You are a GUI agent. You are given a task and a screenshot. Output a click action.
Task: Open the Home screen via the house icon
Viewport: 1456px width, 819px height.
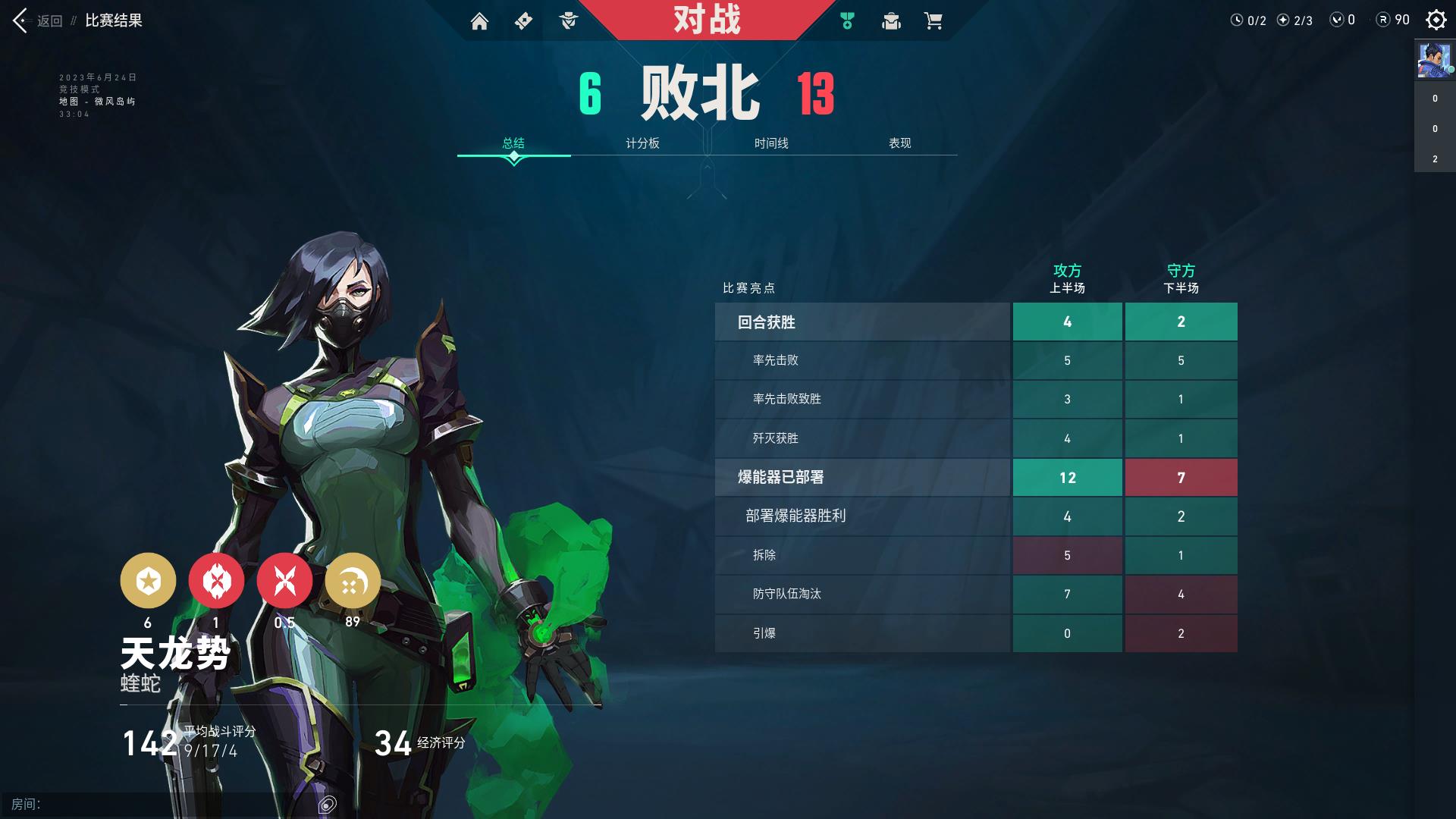click(x=480, y=21)
